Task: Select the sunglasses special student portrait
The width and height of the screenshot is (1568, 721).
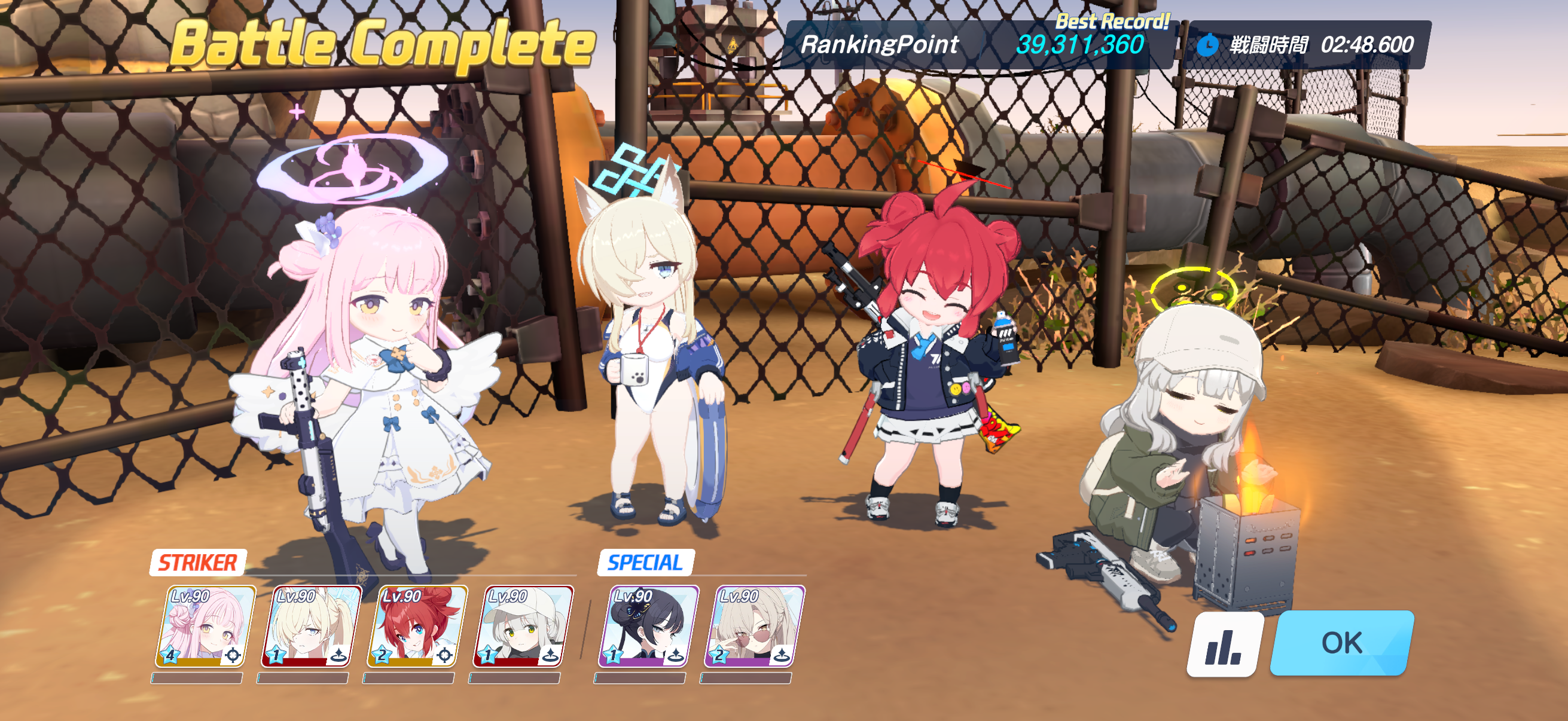Action: [754, 626]
